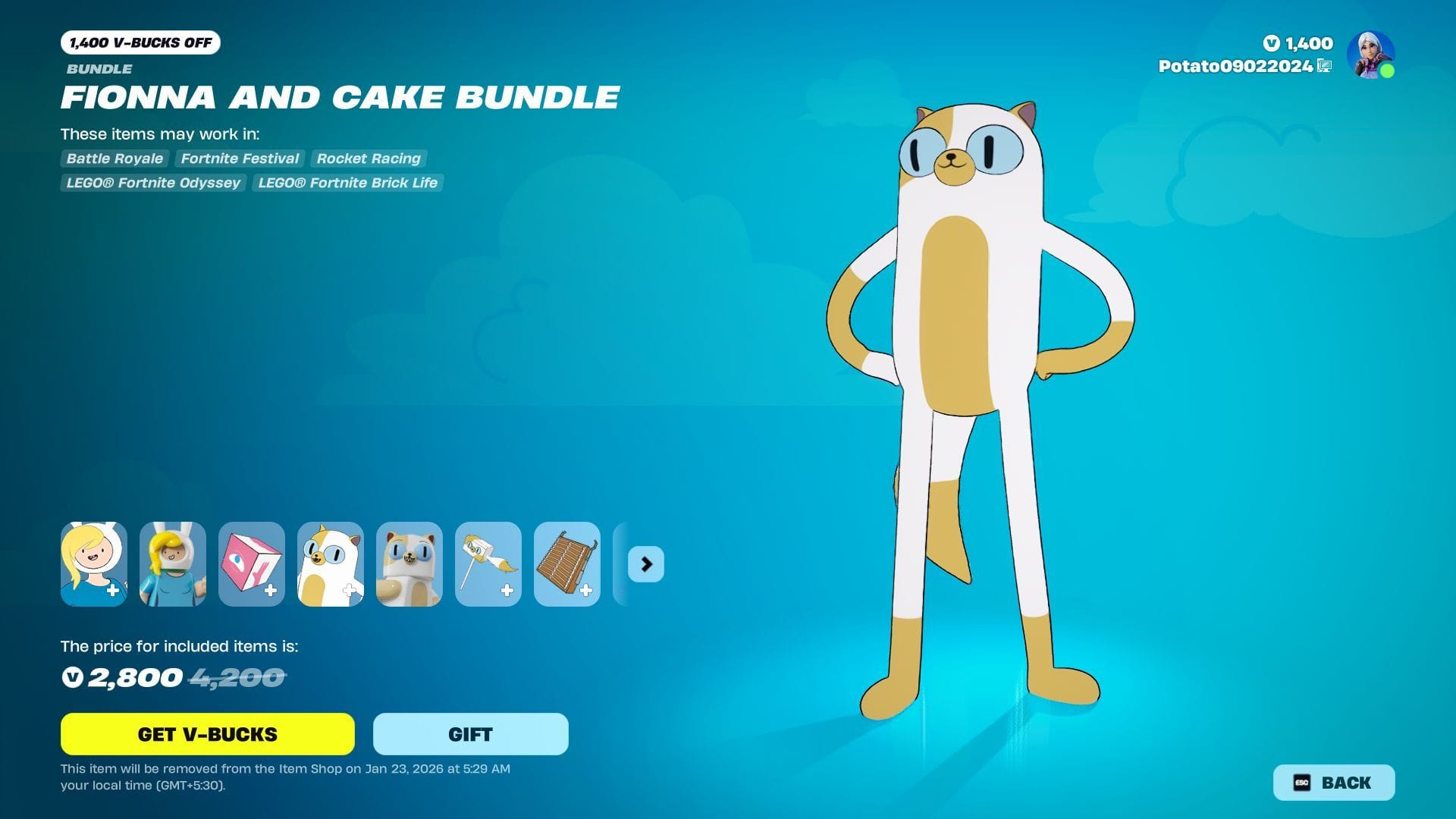Click the yellow Get V-Bucks button
Viewport: 1456px width, 819px height.
point(207,734)
